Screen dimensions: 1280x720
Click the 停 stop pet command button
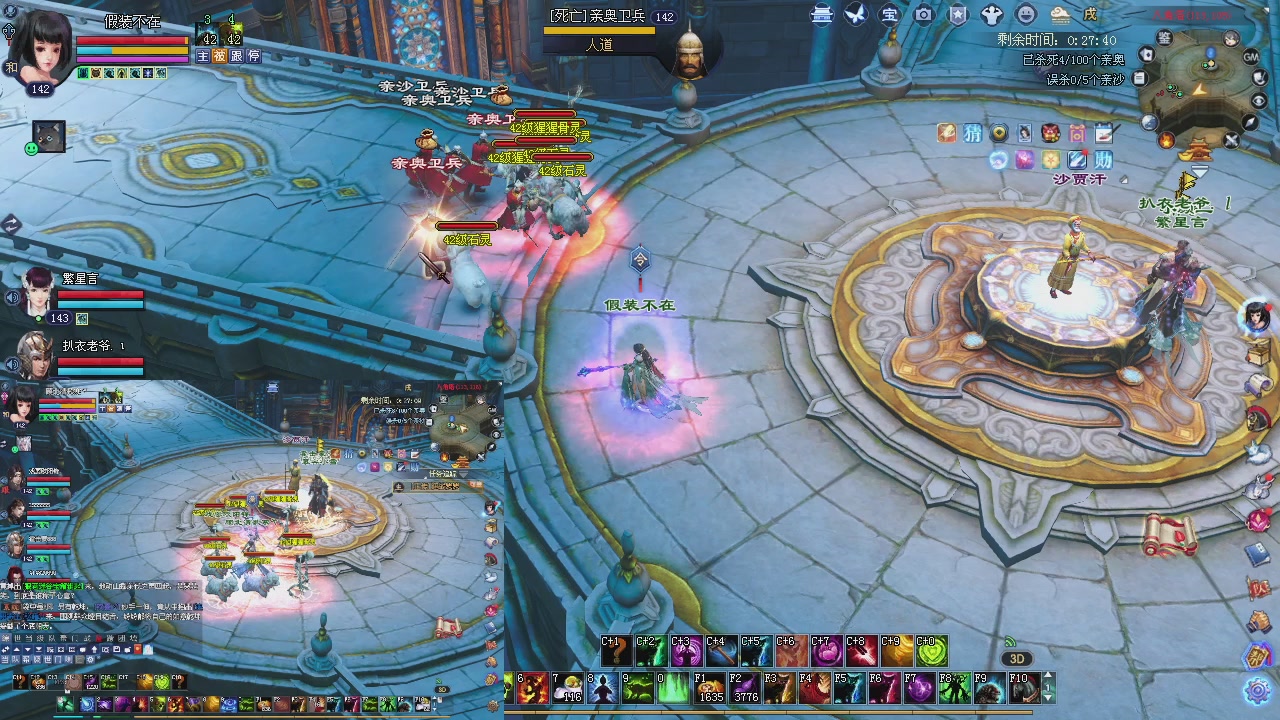coord(254,57)
